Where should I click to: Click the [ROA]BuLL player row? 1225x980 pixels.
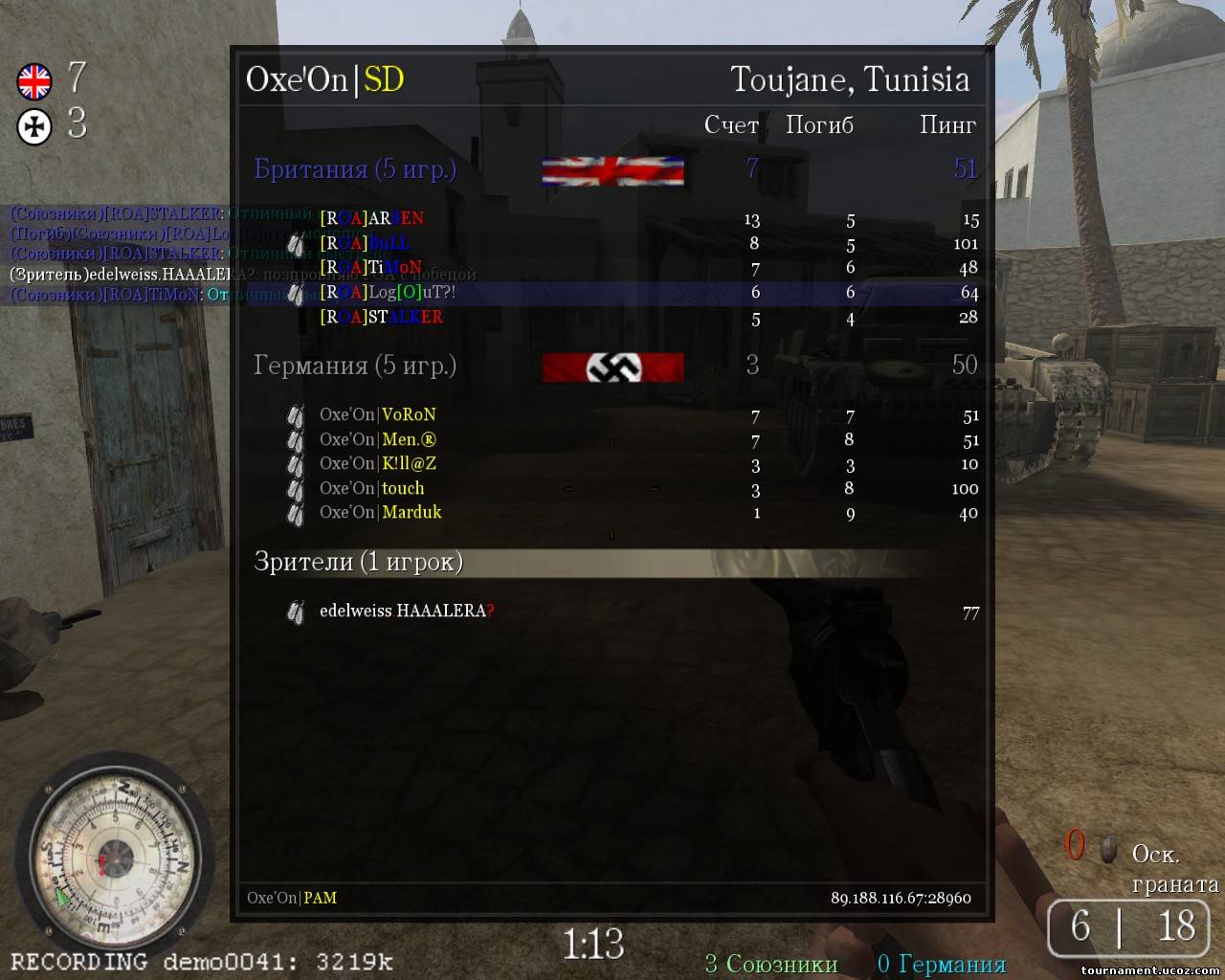pos(365,243)
